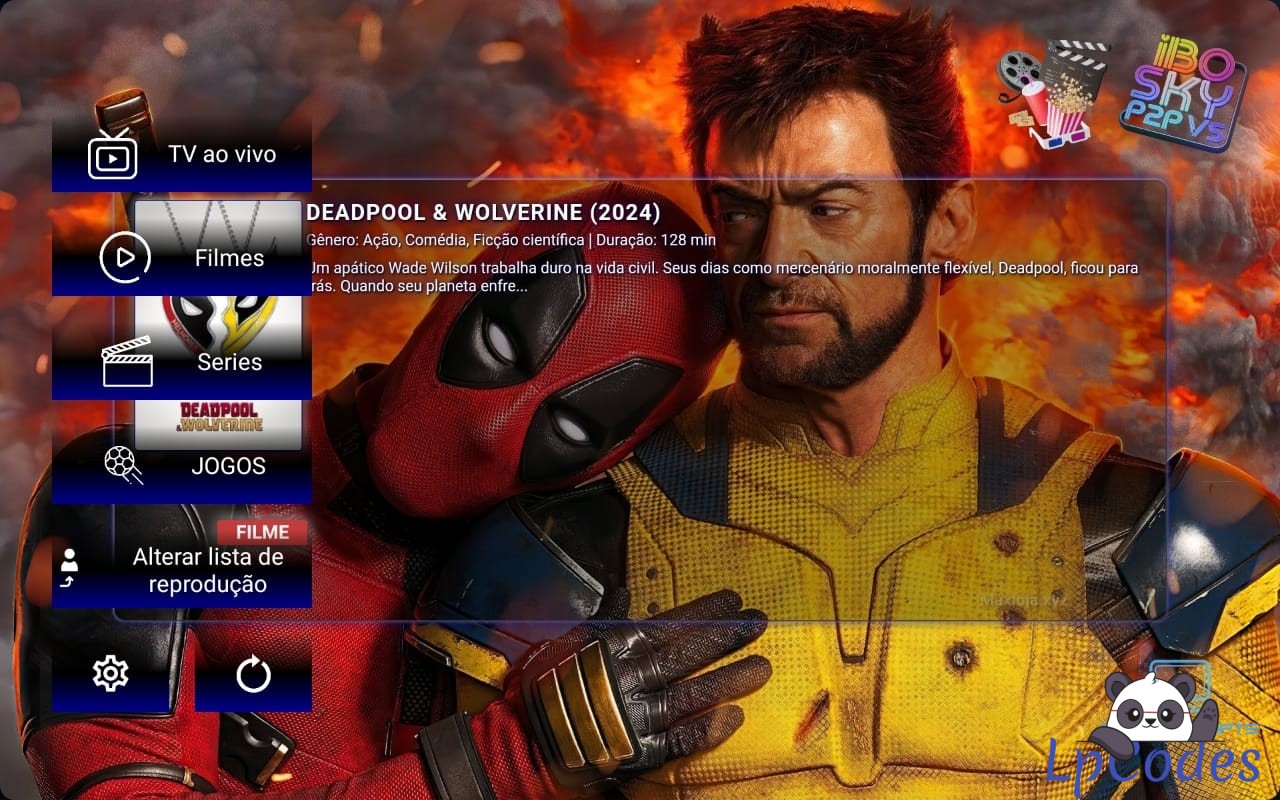The height and width of the screenshot is (800, 1280).
Task: Open the Deadpool & Wolverine (2024) title
Action: click(x=484, y=213)
